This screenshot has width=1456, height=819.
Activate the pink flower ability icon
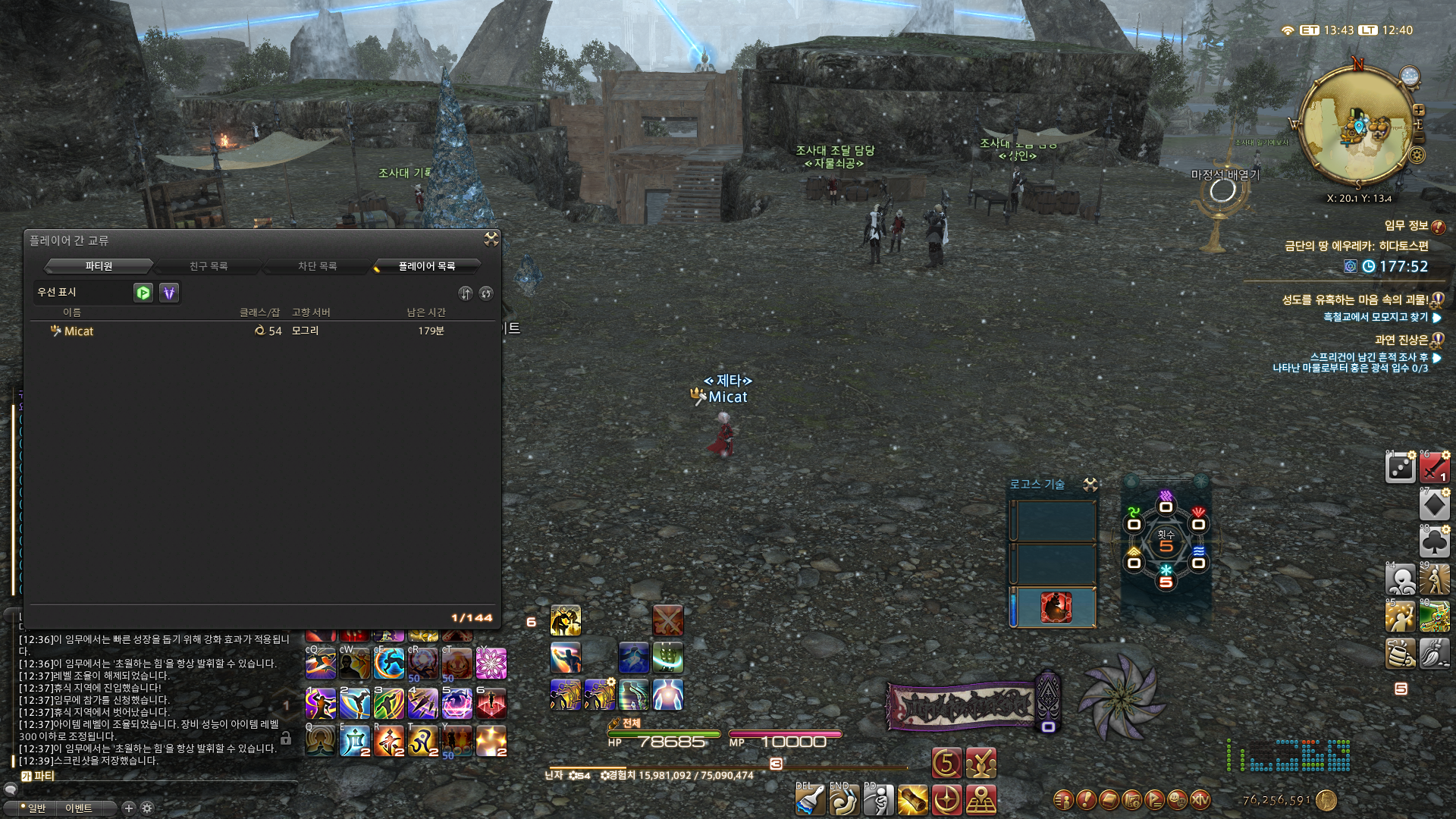[491, 664]
